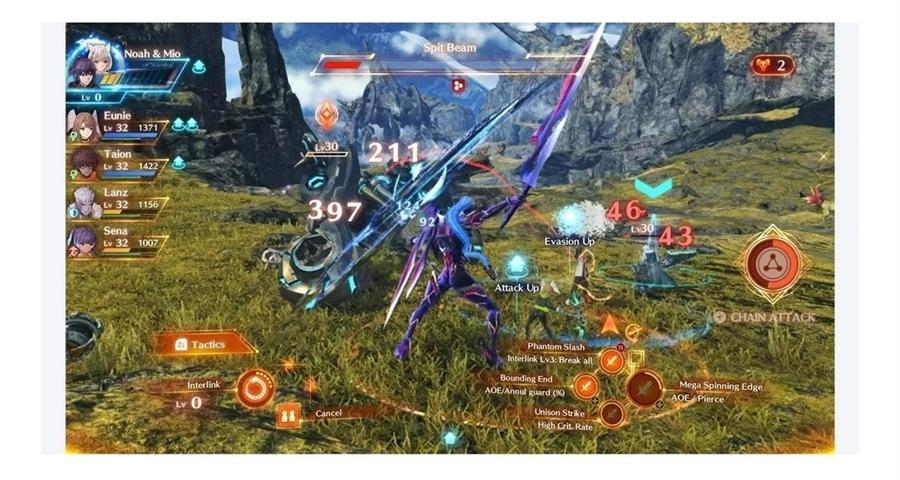This screenshot has width=900, height=480.
Task: Use the Phantom Slash art
Action: click(612, 361)
